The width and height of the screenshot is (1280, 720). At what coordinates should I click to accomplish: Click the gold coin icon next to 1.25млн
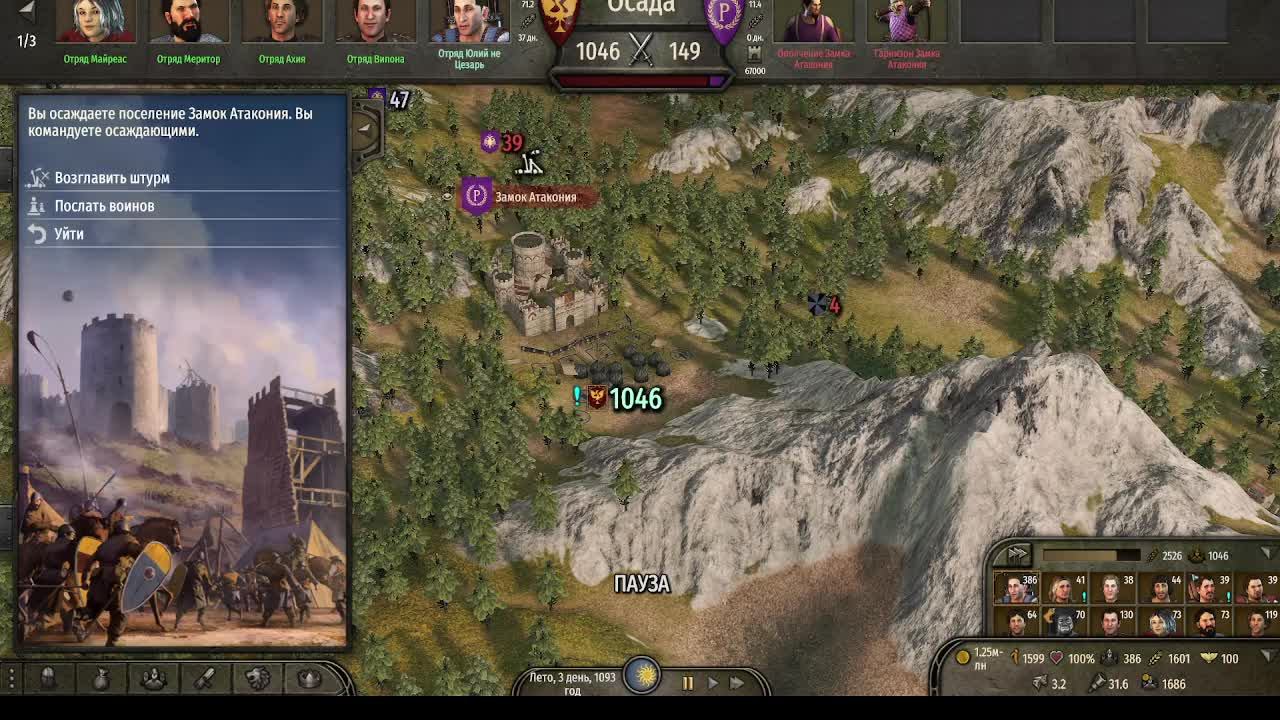963,657
